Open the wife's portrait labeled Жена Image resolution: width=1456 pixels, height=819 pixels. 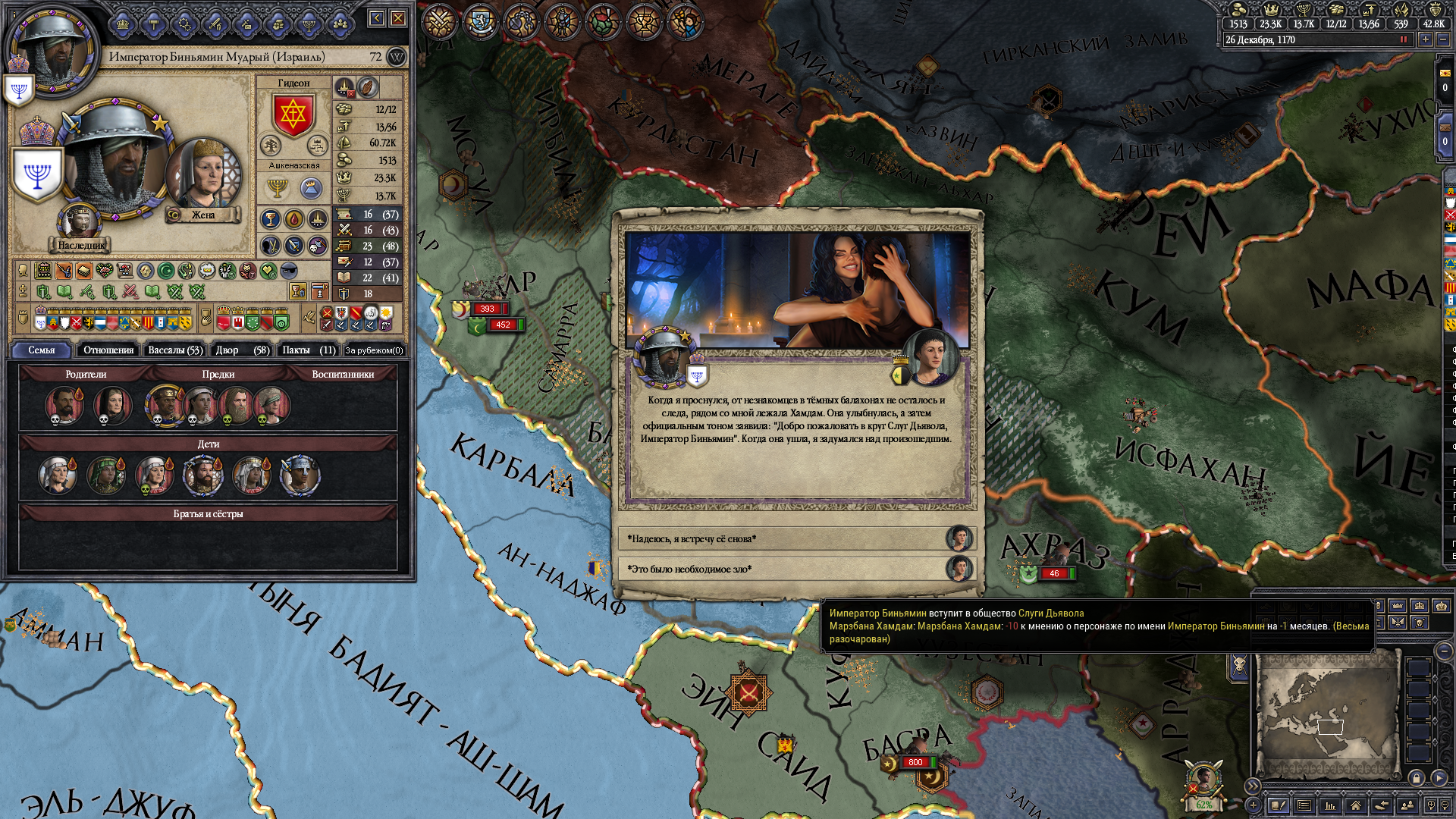click(202, 174)
